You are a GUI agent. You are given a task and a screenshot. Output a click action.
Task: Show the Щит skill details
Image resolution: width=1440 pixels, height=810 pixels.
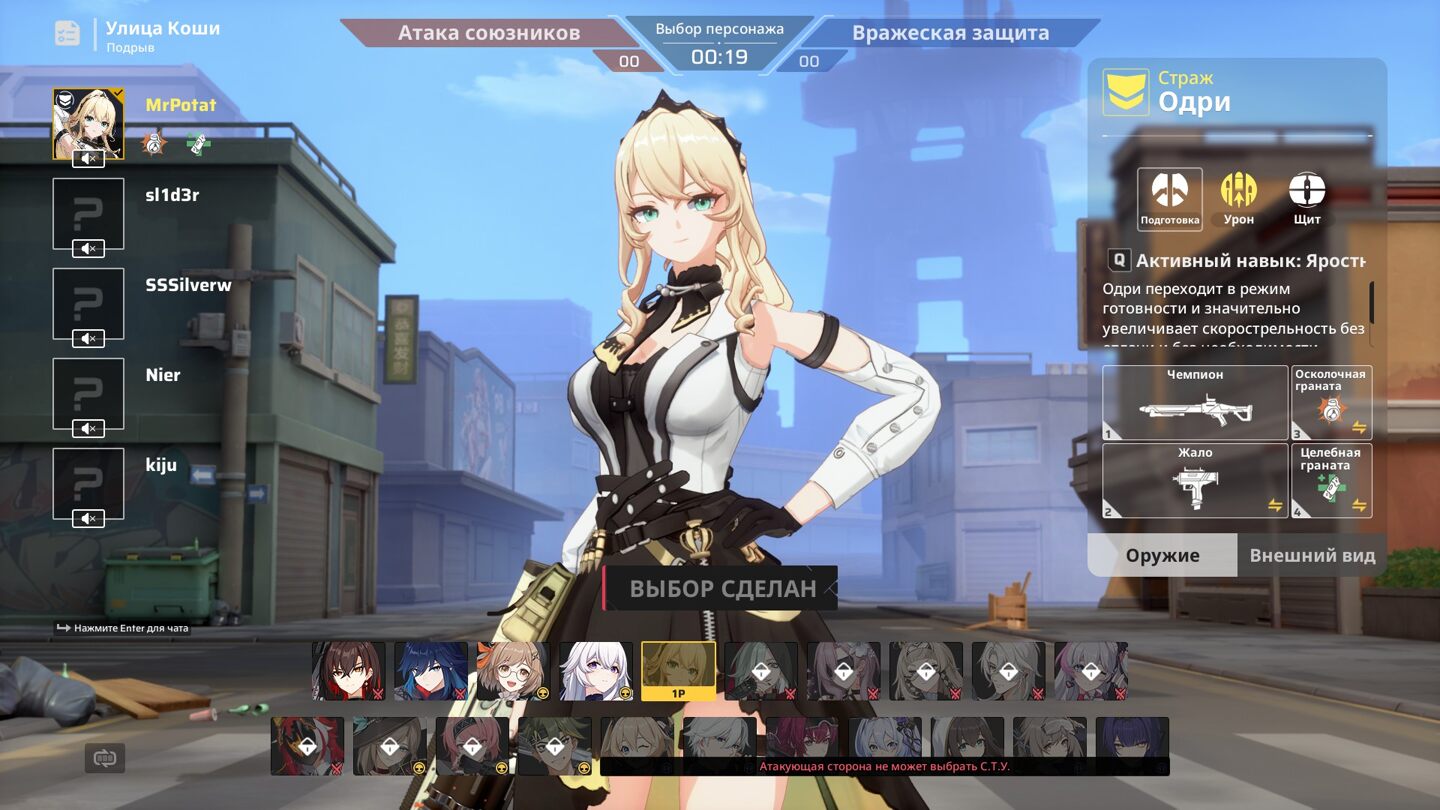pos(1306,197)
